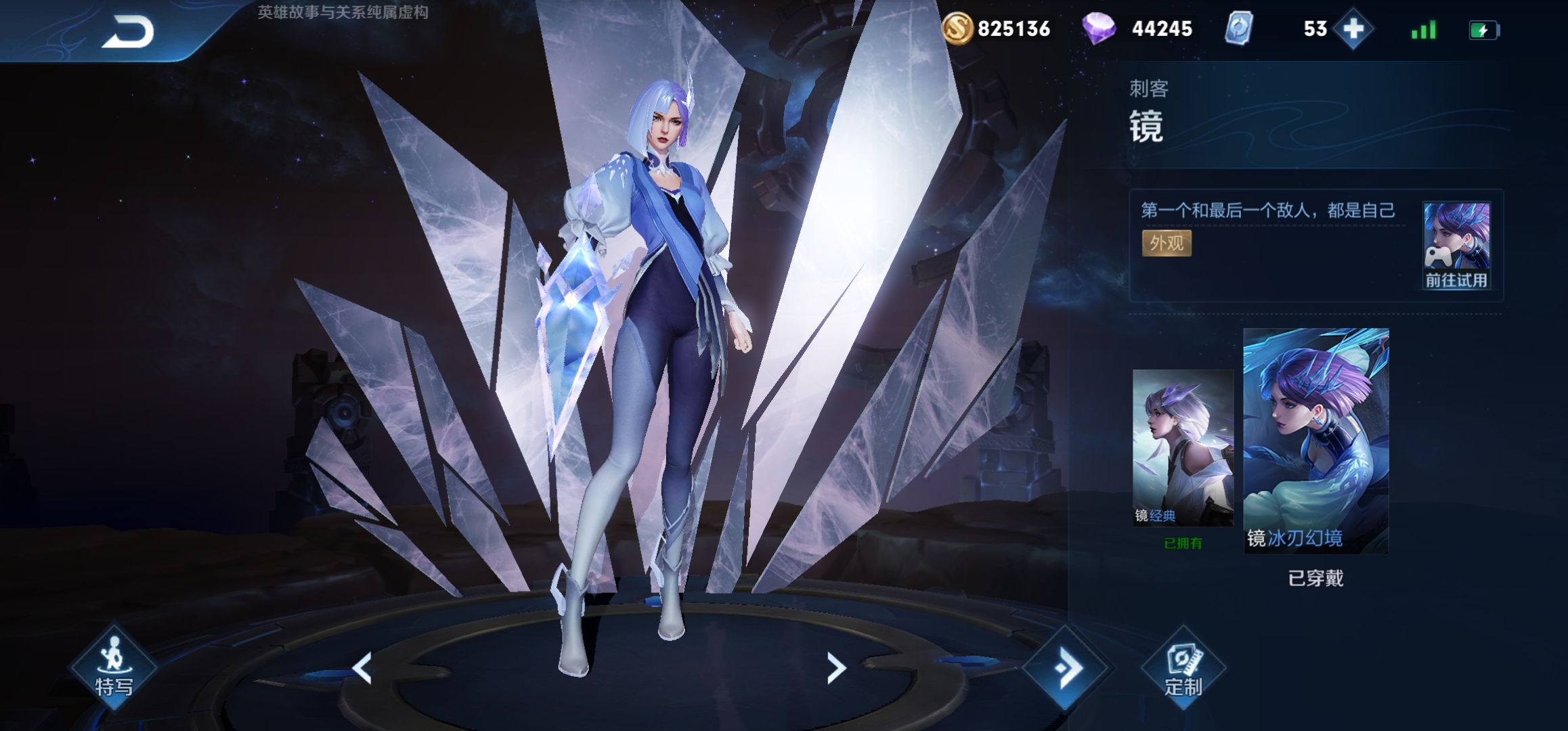Select the 镜 经典 classic skin thumbnail
The height and width of the screenshot is (731, 1568).
point(1183,447)
